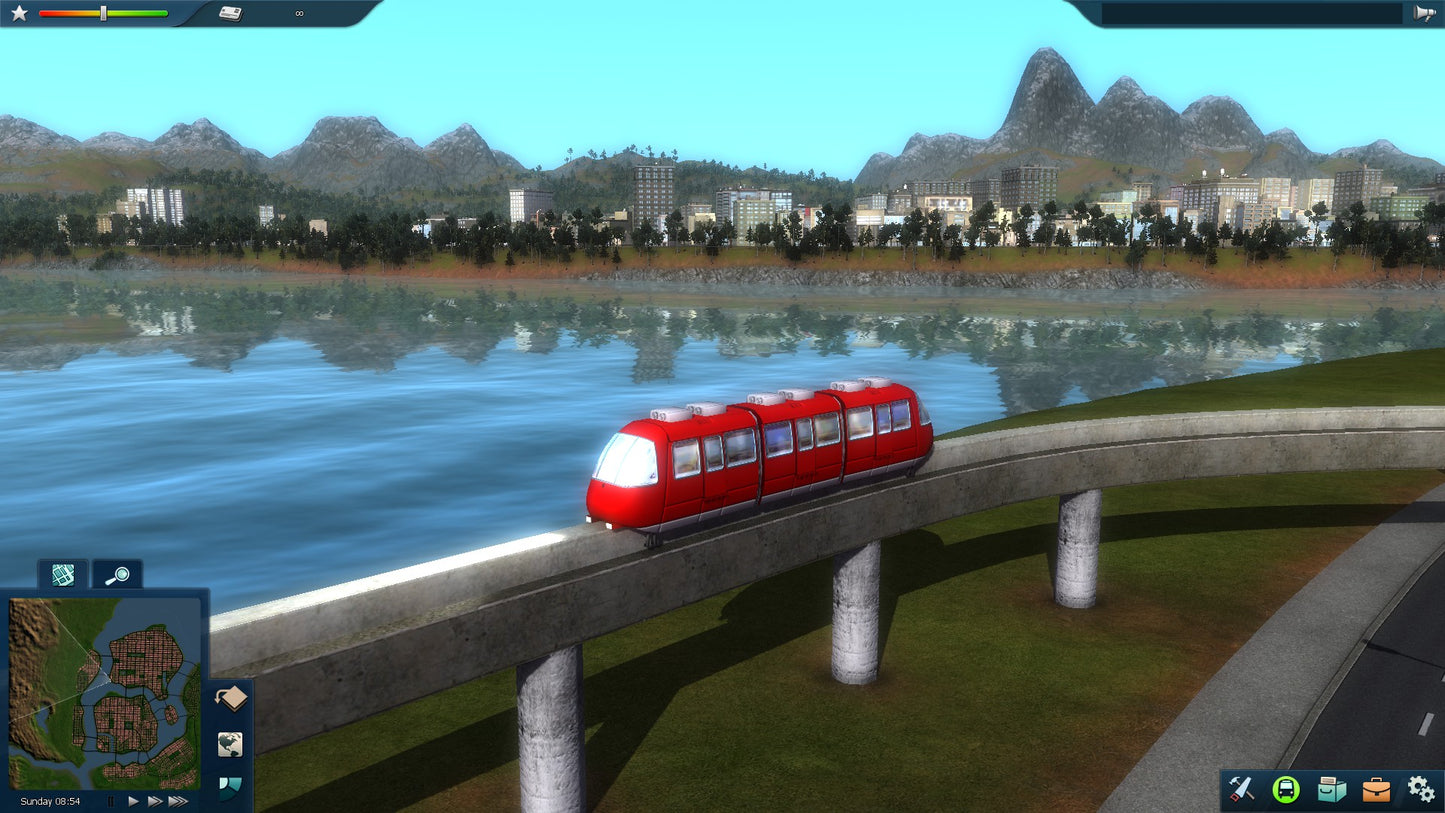Enable fast-forward game speed
This screenshot has height=813, width=1445.
click(x=156, y=801)
